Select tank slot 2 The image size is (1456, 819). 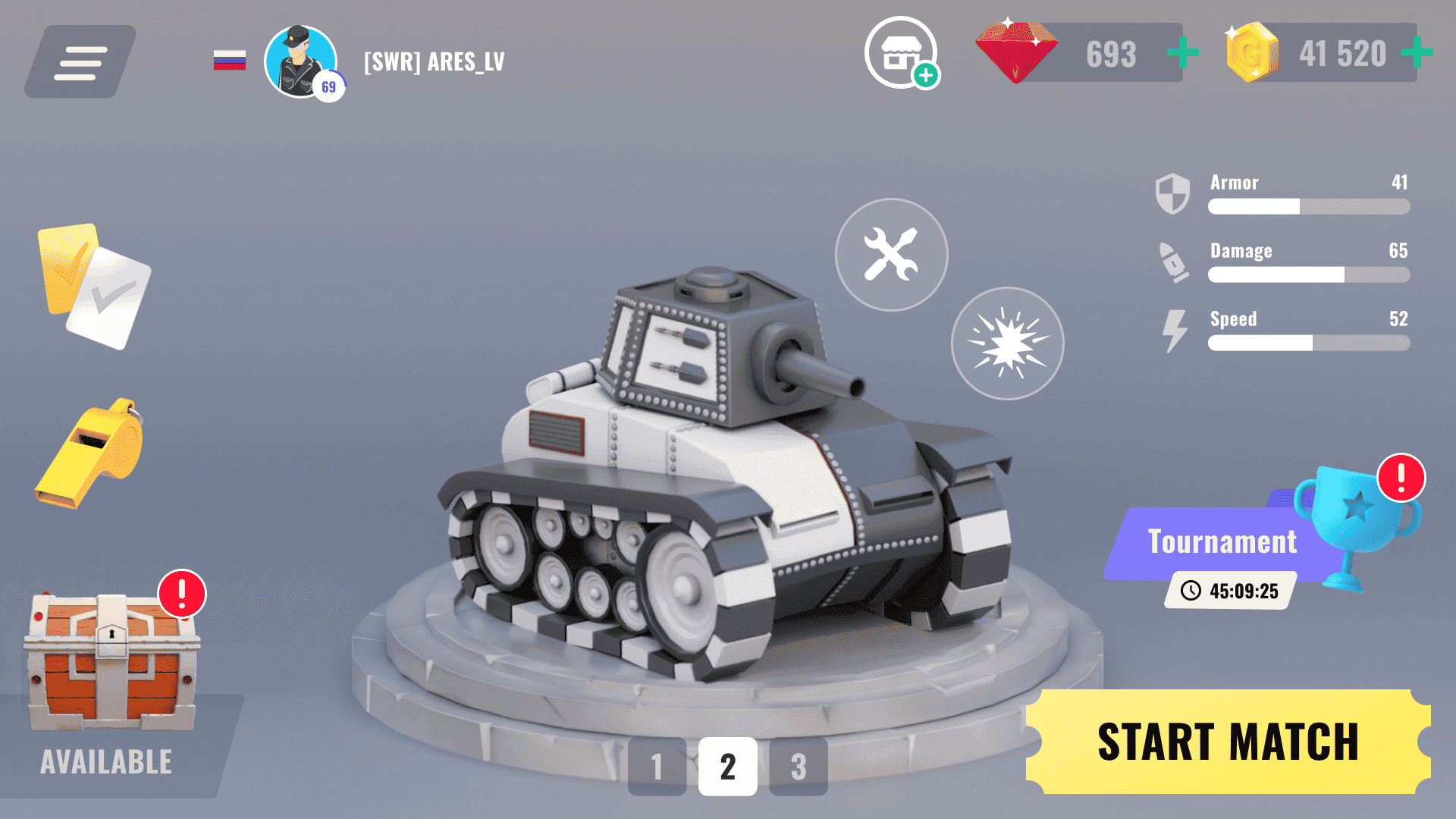coord(727,767)
